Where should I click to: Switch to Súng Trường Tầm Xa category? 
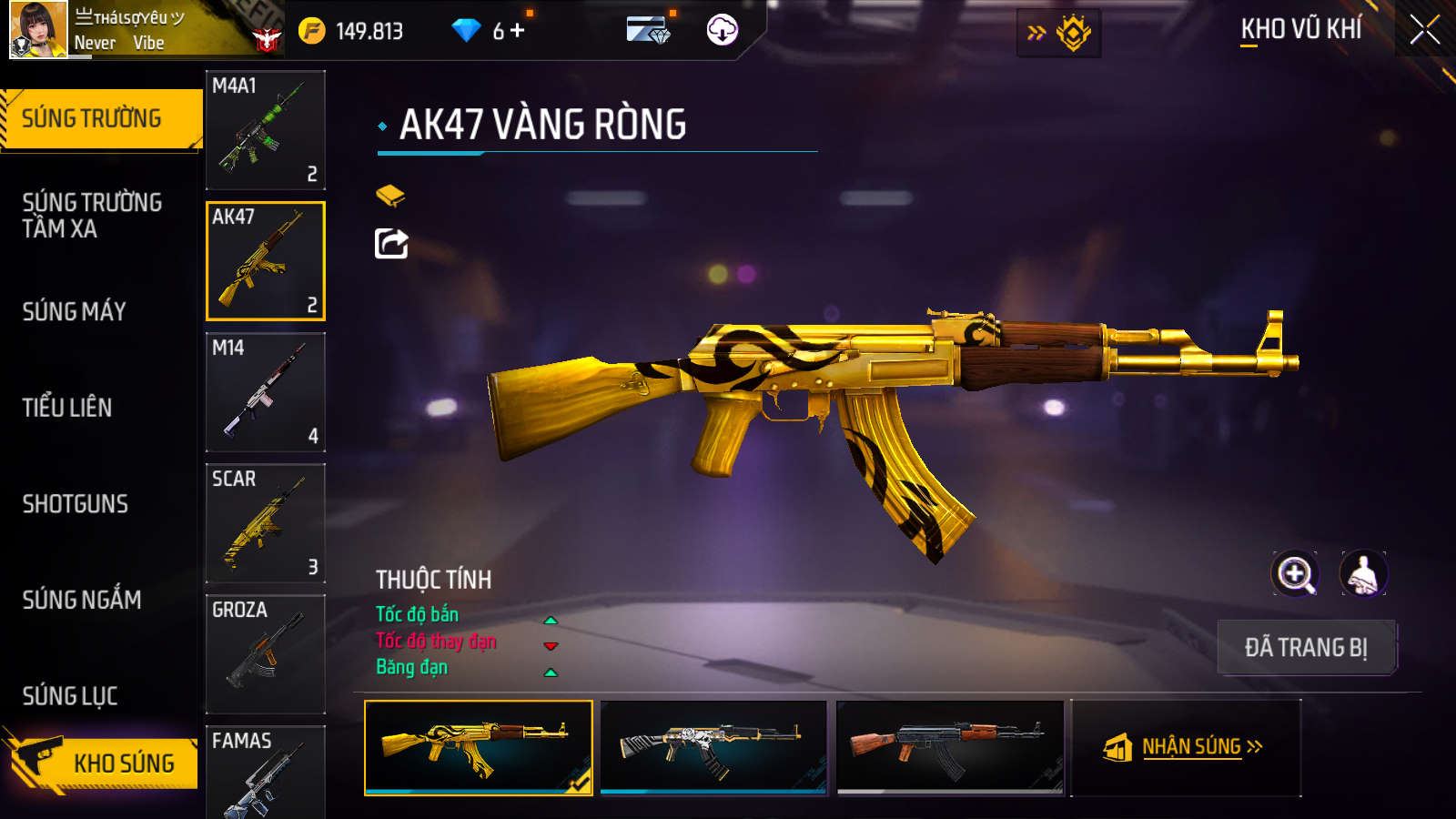coord(92,216)
